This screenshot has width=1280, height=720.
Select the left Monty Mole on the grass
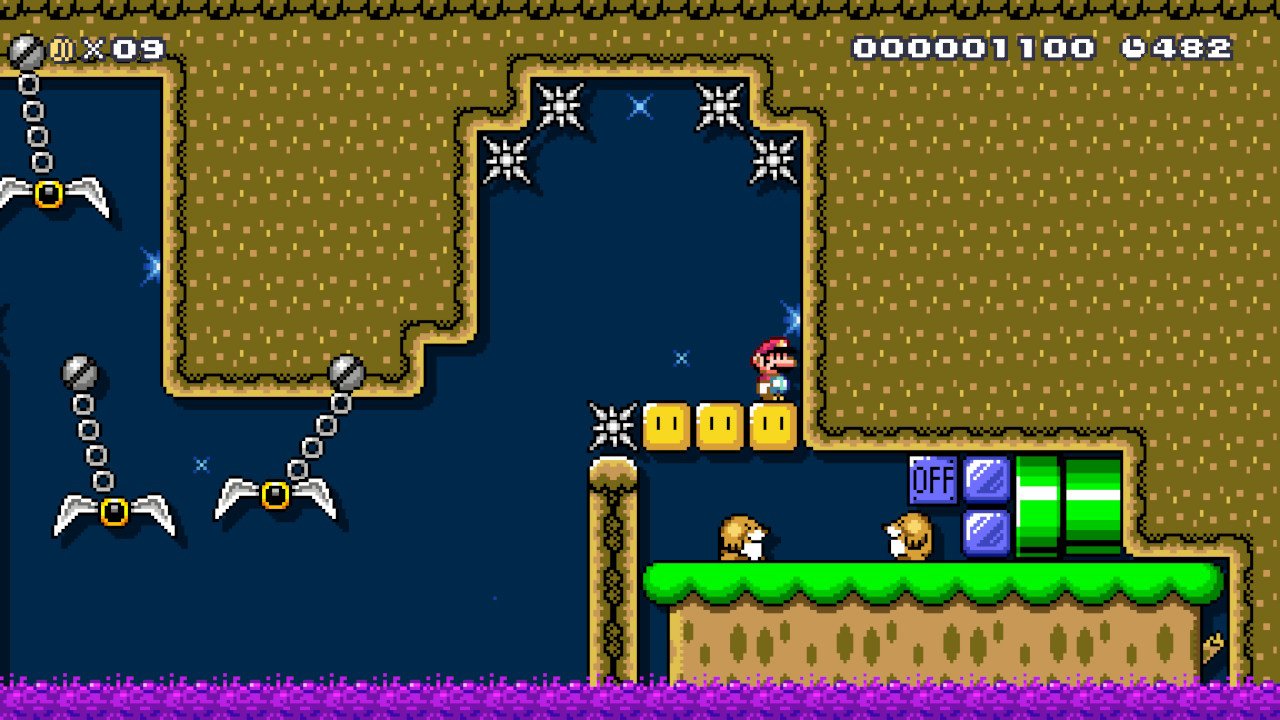click(x=745, y=540)
